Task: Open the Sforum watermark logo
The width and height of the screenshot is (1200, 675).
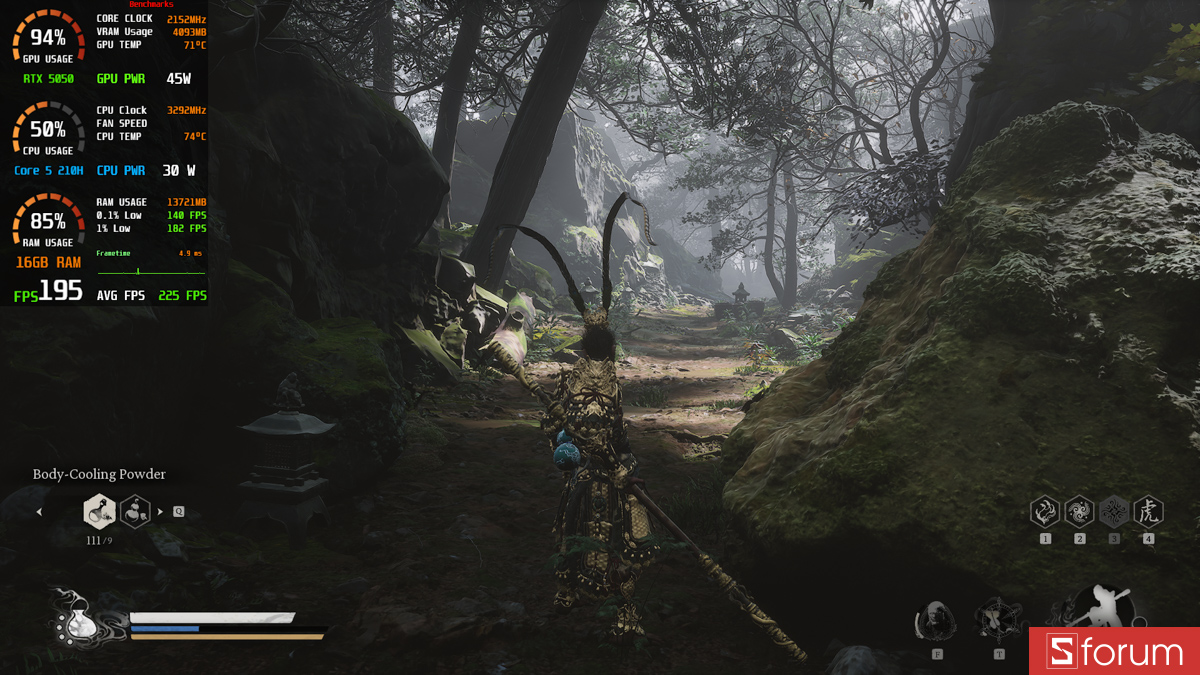Action: (x=1114, y=652)
